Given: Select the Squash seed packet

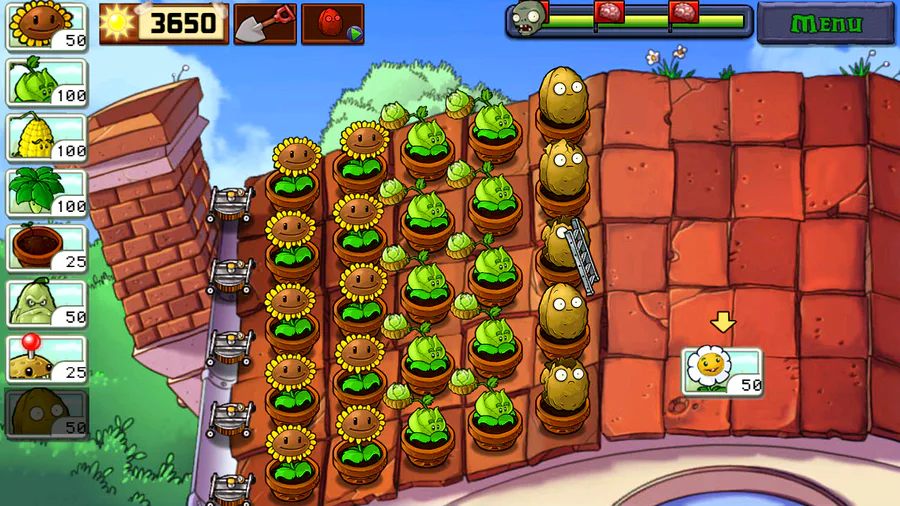Looking at the screenshot, I should pyautogui.click(x=47, y=302).
